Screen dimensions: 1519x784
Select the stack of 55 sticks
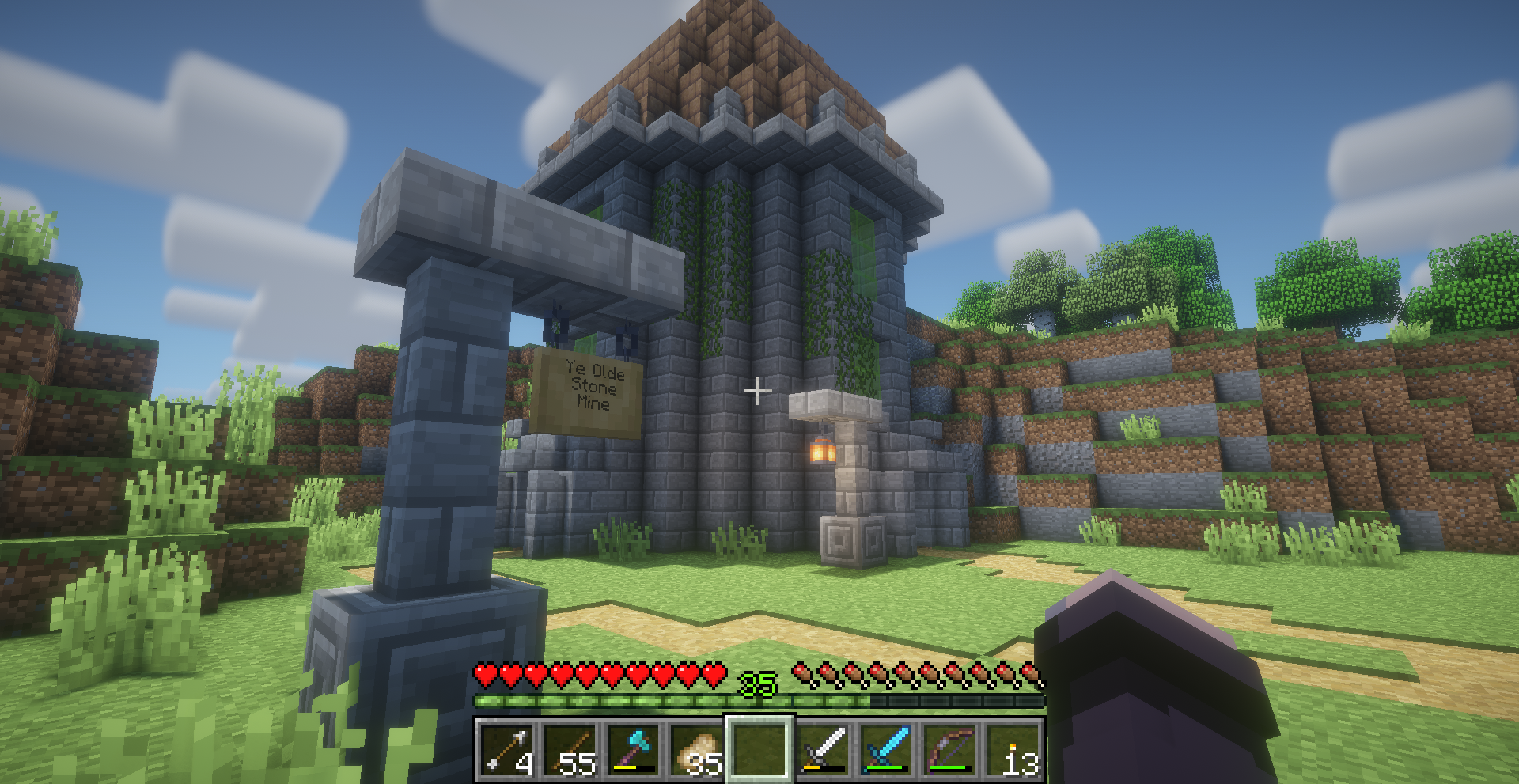(x=570, y=748)
